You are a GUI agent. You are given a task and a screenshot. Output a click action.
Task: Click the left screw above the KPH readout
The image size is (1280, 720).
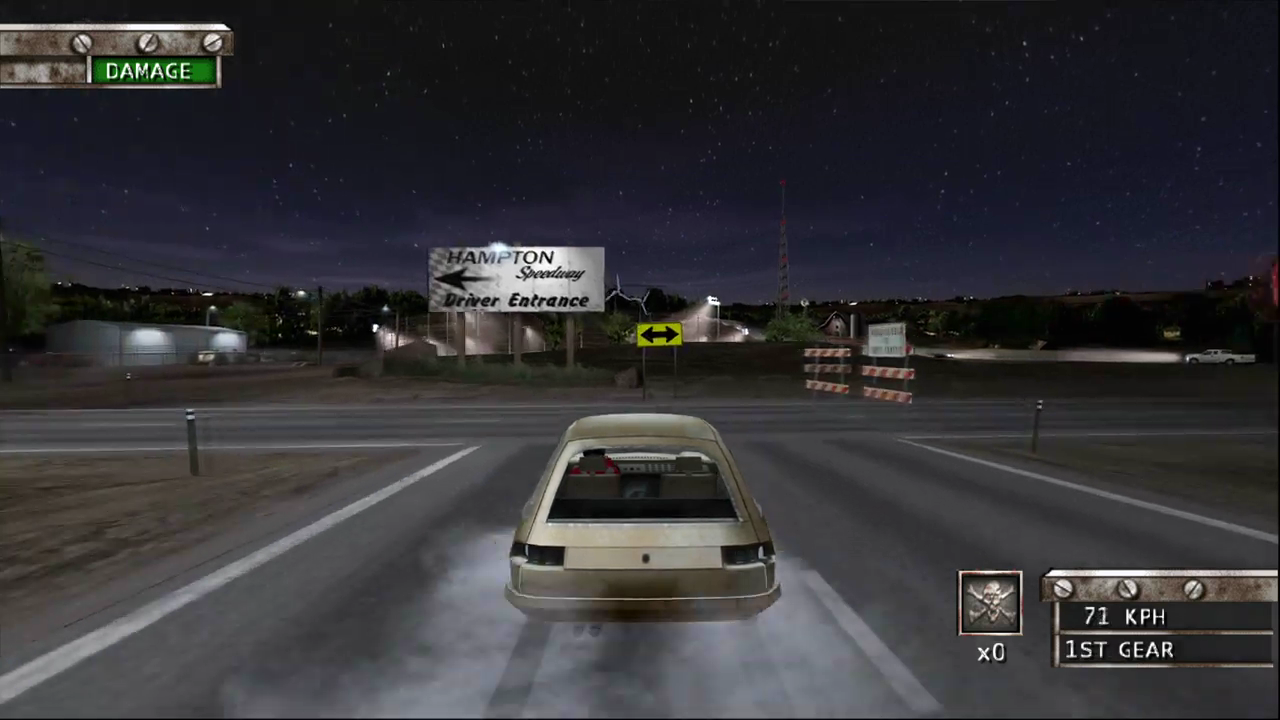pos(1062,589)
